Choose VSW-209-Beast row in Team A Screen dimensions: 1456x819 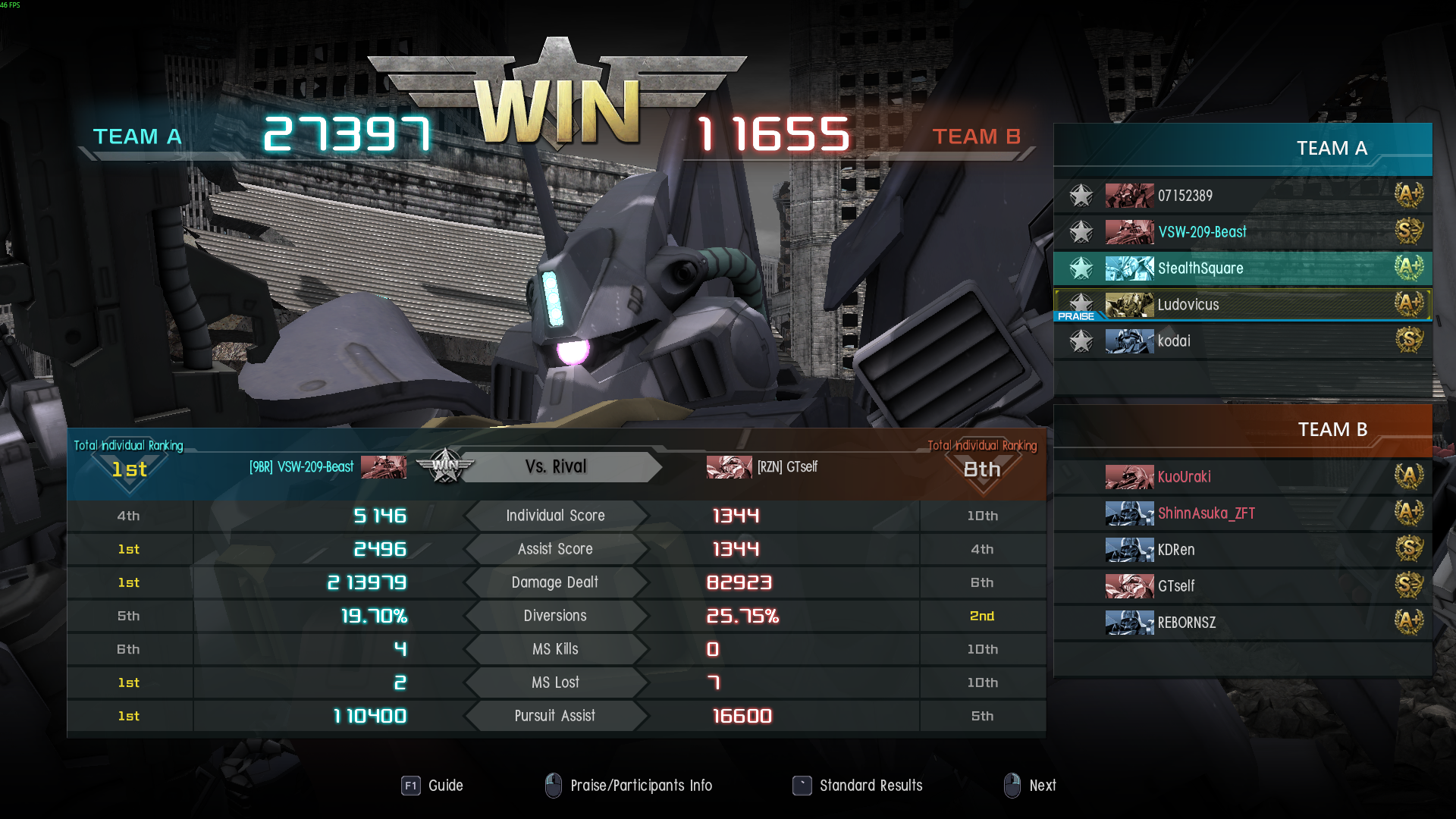click(1244, 232)
